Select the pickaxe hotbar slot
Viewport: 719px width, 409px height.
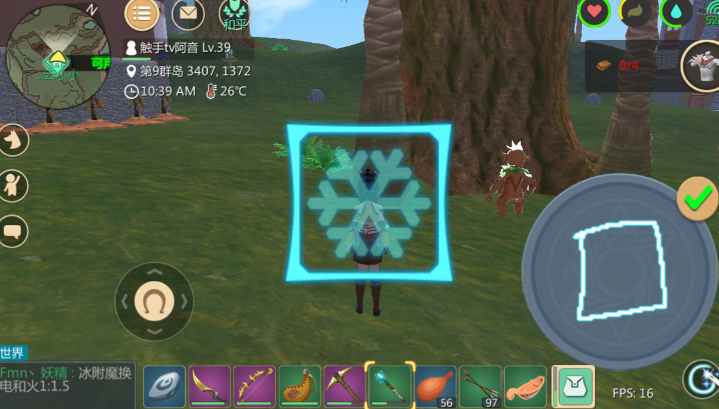[344, 385]
